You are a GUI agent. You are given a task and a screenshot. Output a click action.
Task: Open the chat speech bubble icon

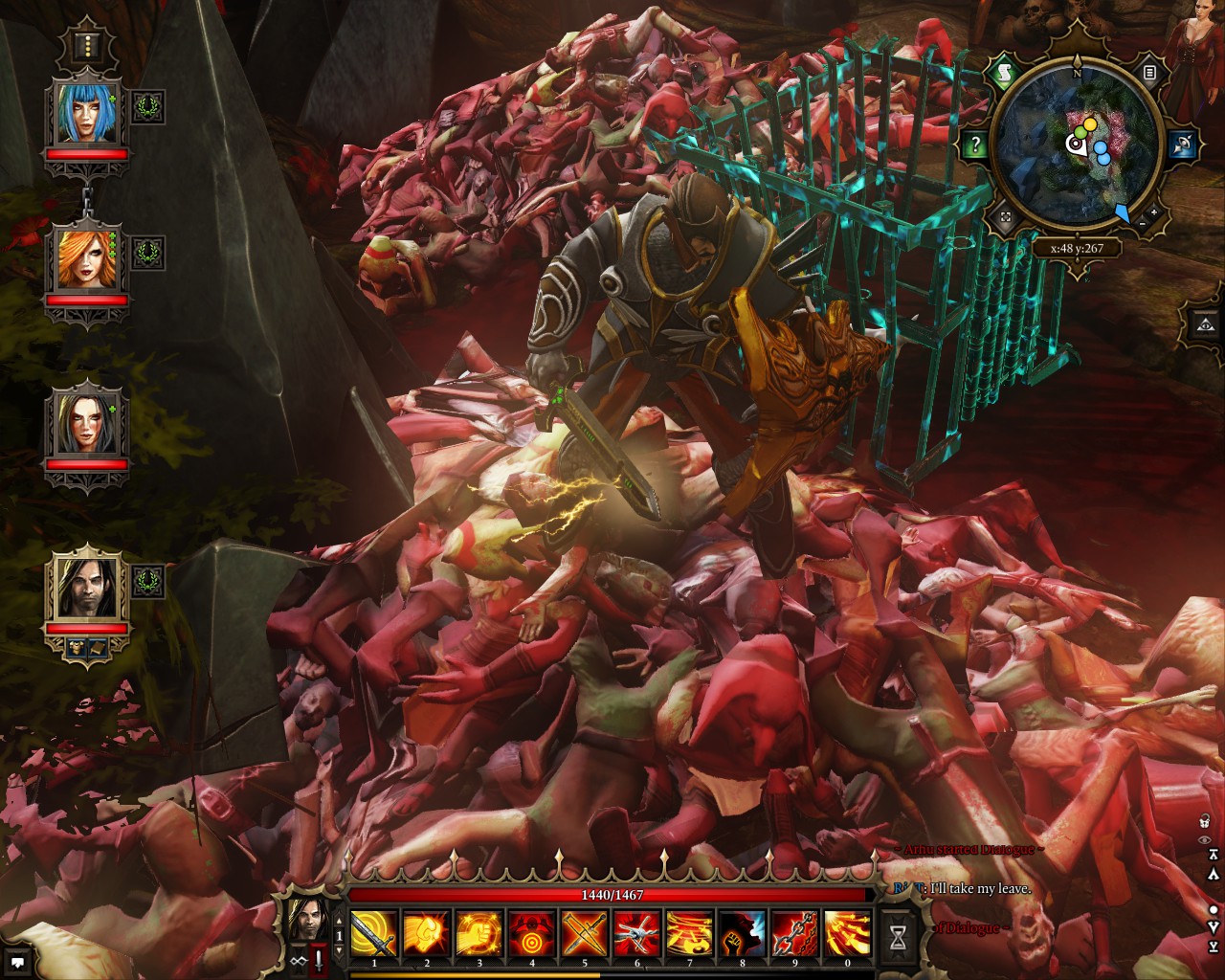[17, 961]
